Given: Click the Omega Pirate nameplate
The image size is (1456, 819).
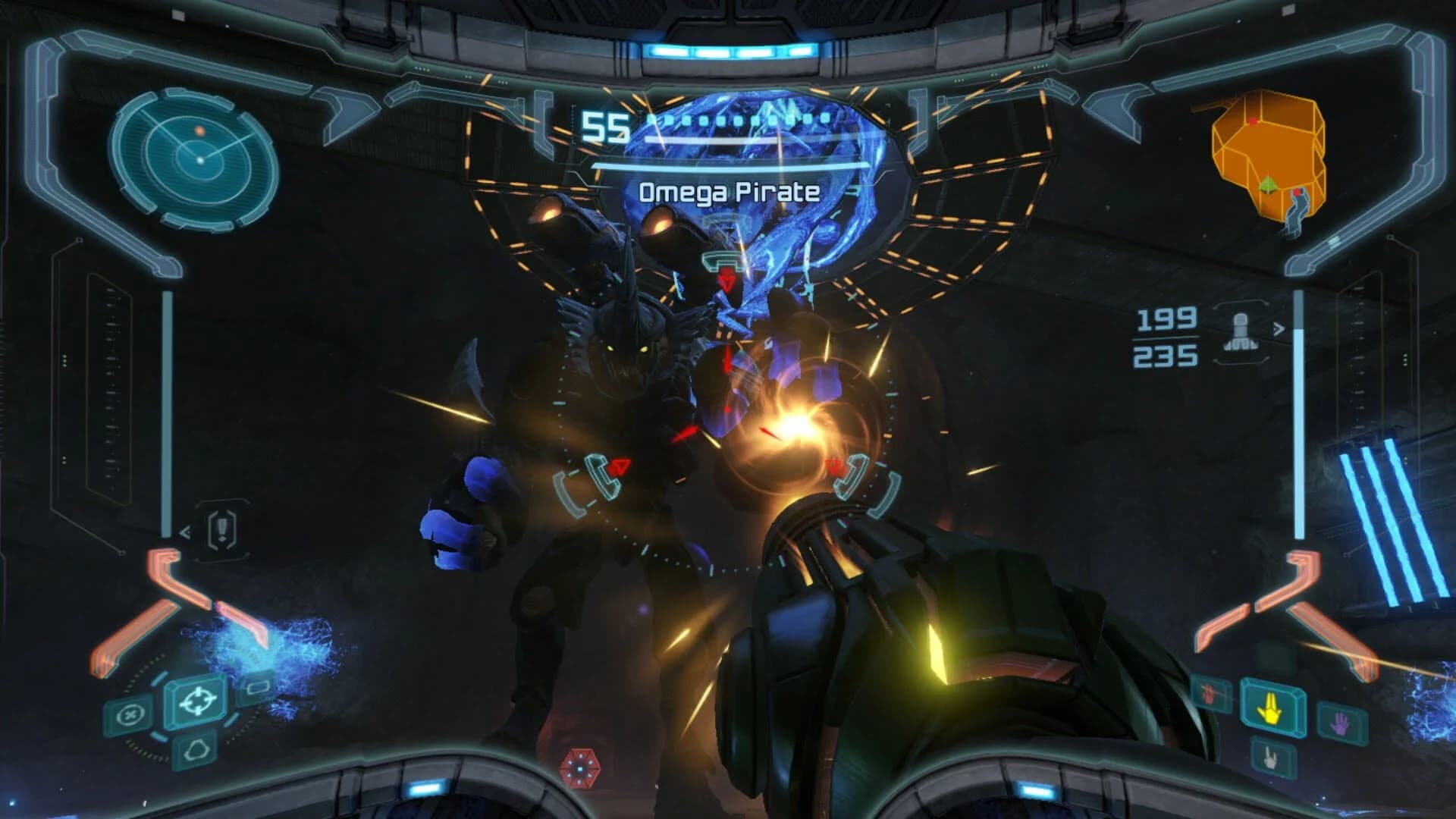Looking at the screenshot, I should pos(730,192).
